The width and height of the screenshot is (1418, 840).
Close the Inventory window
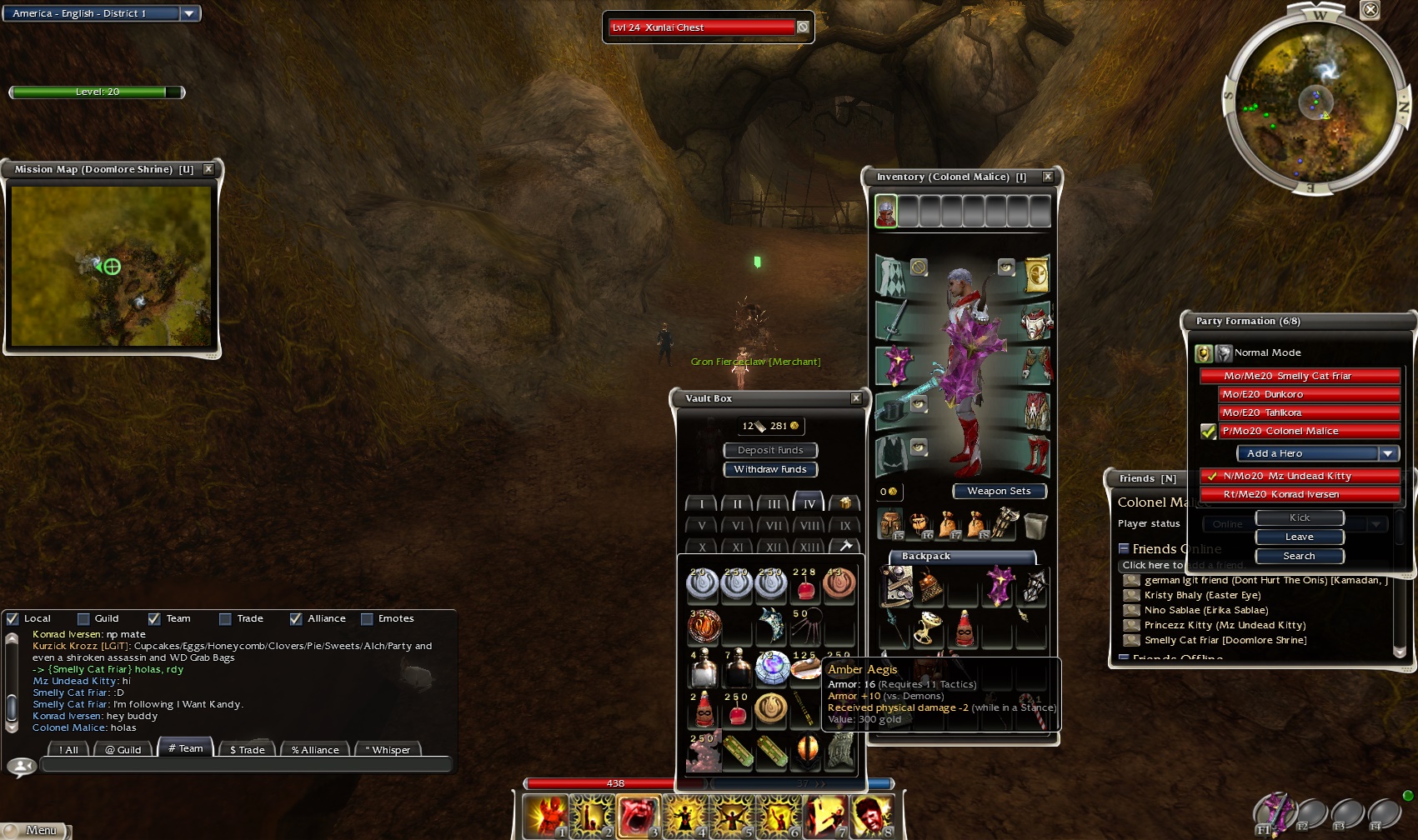pos(1048,177)
